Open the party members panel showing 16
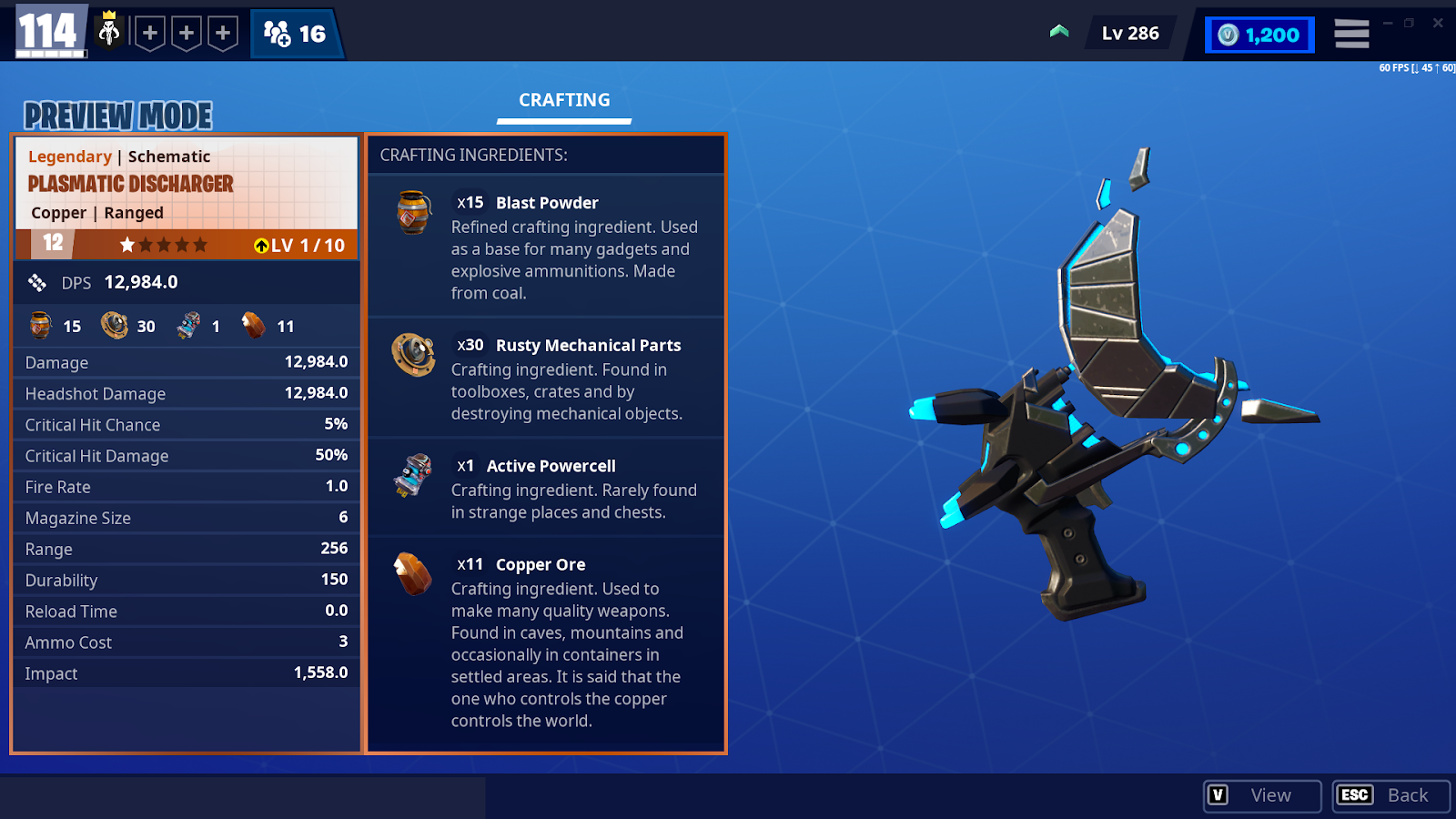The width and height of the screenshot is (1456, 819). tap(295, 35)
